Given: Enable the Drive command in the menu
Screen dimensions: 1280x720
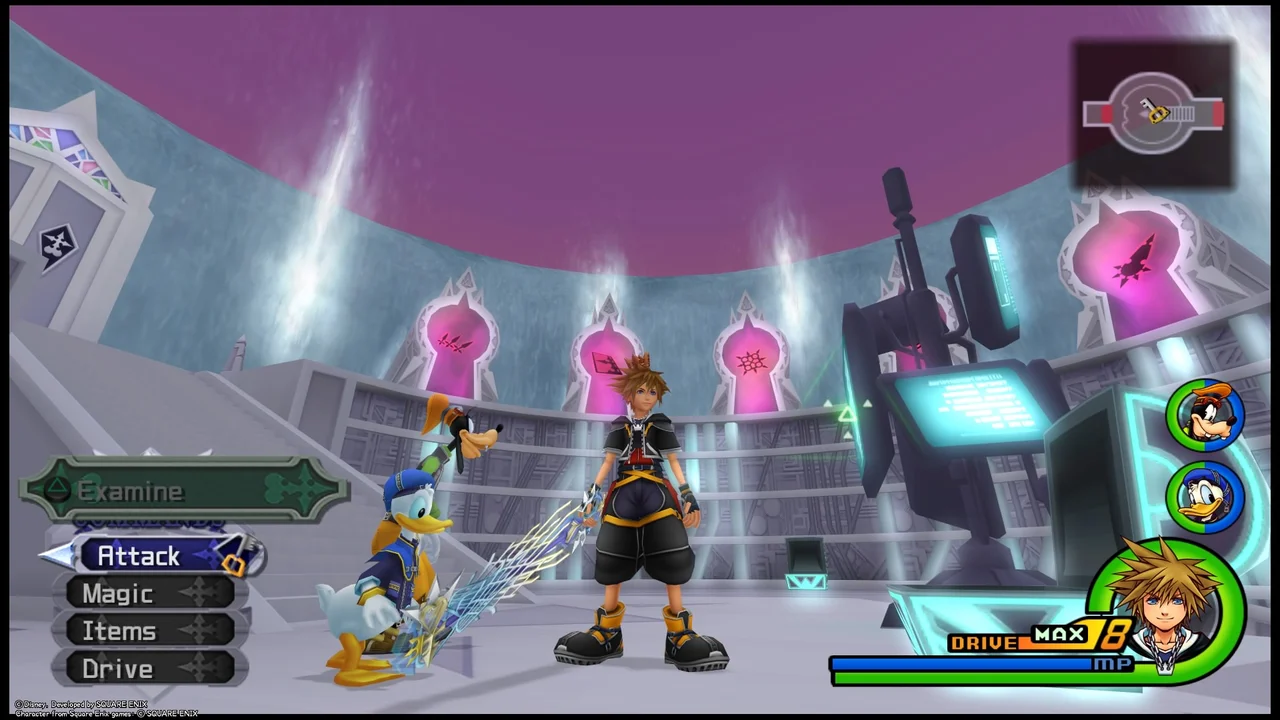Looking at the screenshot, I should coord(117,668).
